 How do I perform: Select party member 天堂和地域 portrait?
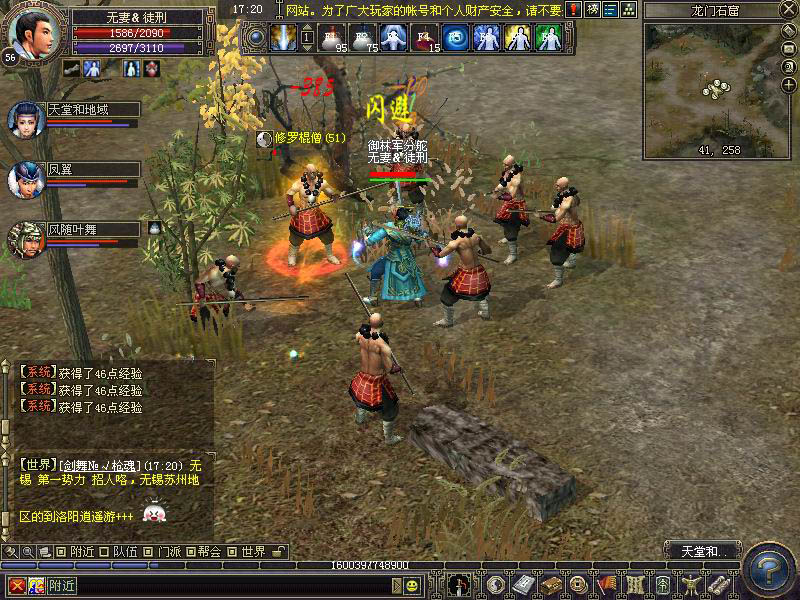tap(25, 118)
